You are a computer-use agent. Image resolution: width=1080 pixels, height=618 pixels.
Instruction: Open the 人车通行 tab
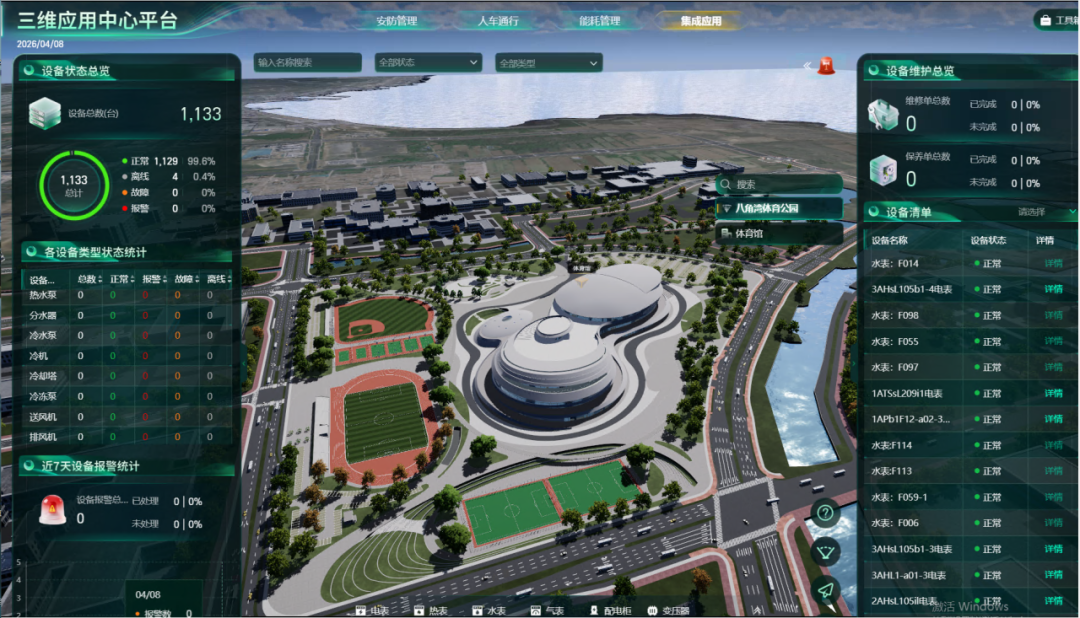pos(498,21)
